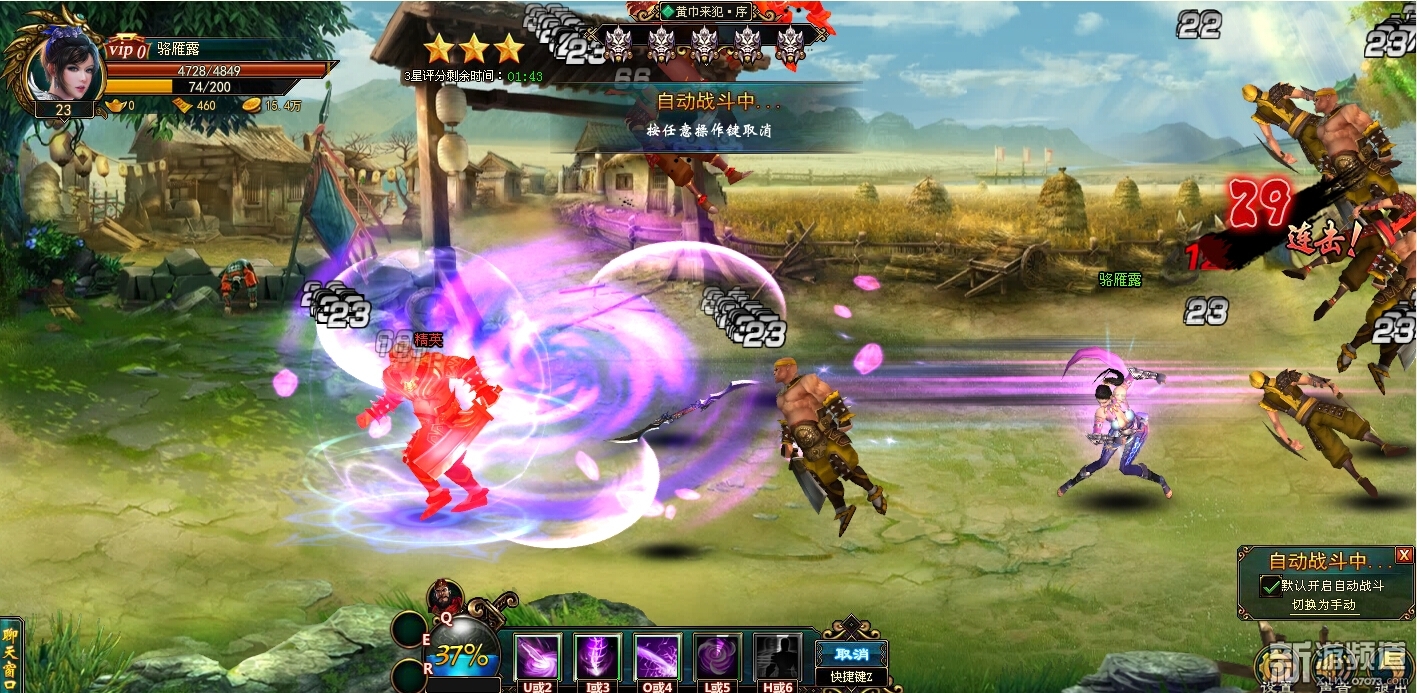The height and width of the screenshot is (693, 1417).
Task: Click the VIP 0 badge
Action: (x=127, y=49)
